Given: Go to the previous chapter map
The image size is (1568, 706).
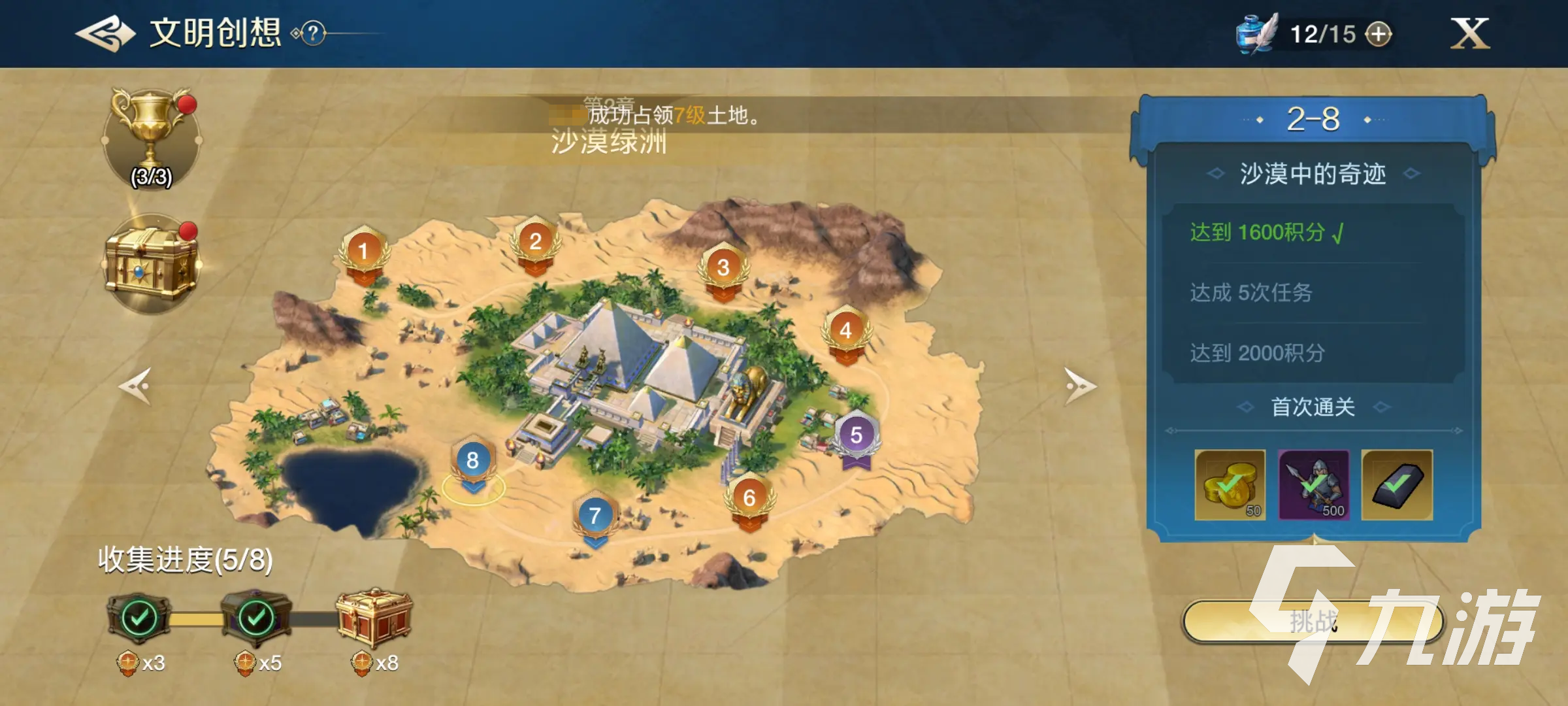Looking at the screenshot, I should tap(136, 386).
